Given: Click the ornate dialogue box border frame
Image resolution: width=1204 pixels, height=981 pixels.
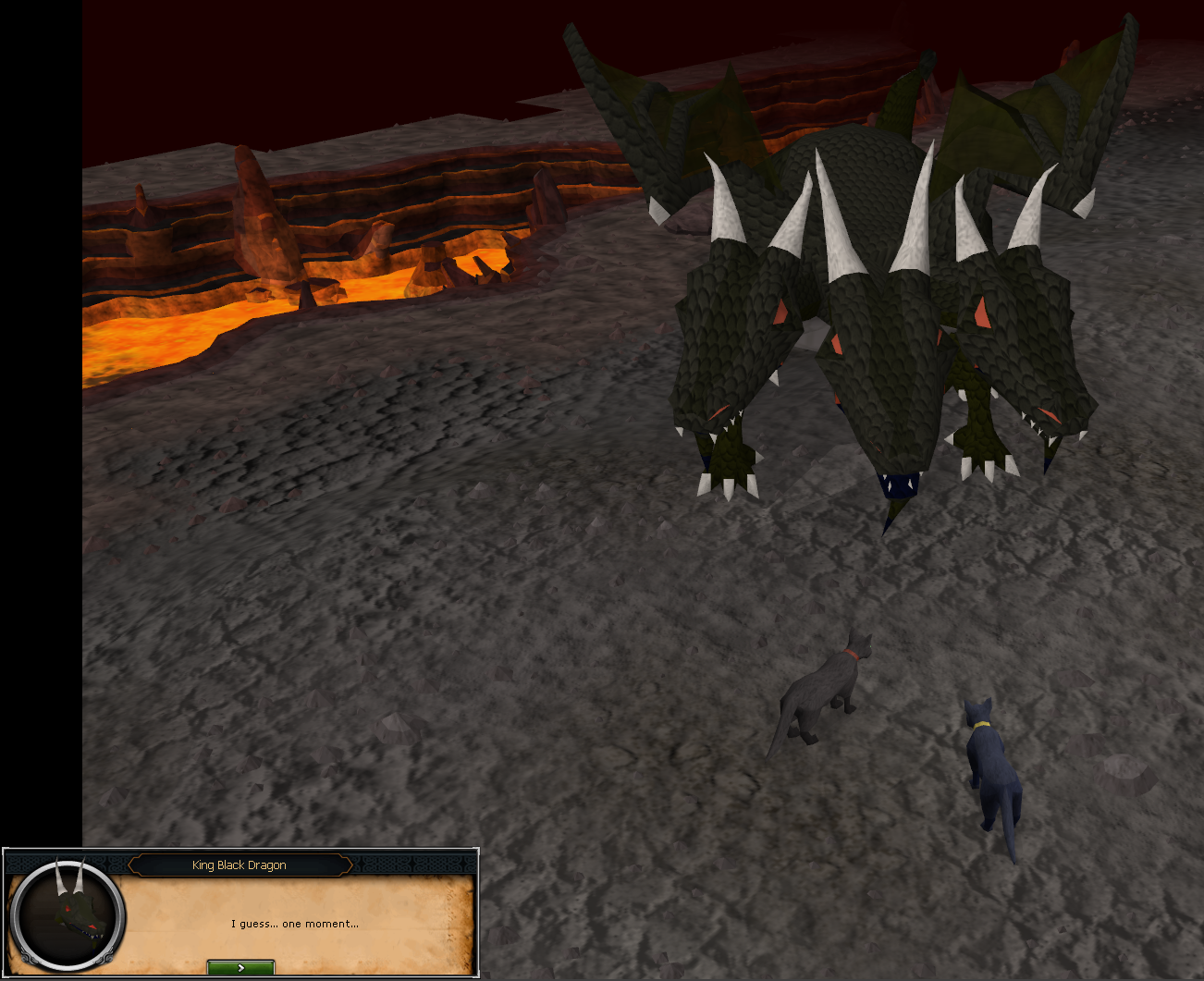Looking at the screenshot, I should (407, 865).
